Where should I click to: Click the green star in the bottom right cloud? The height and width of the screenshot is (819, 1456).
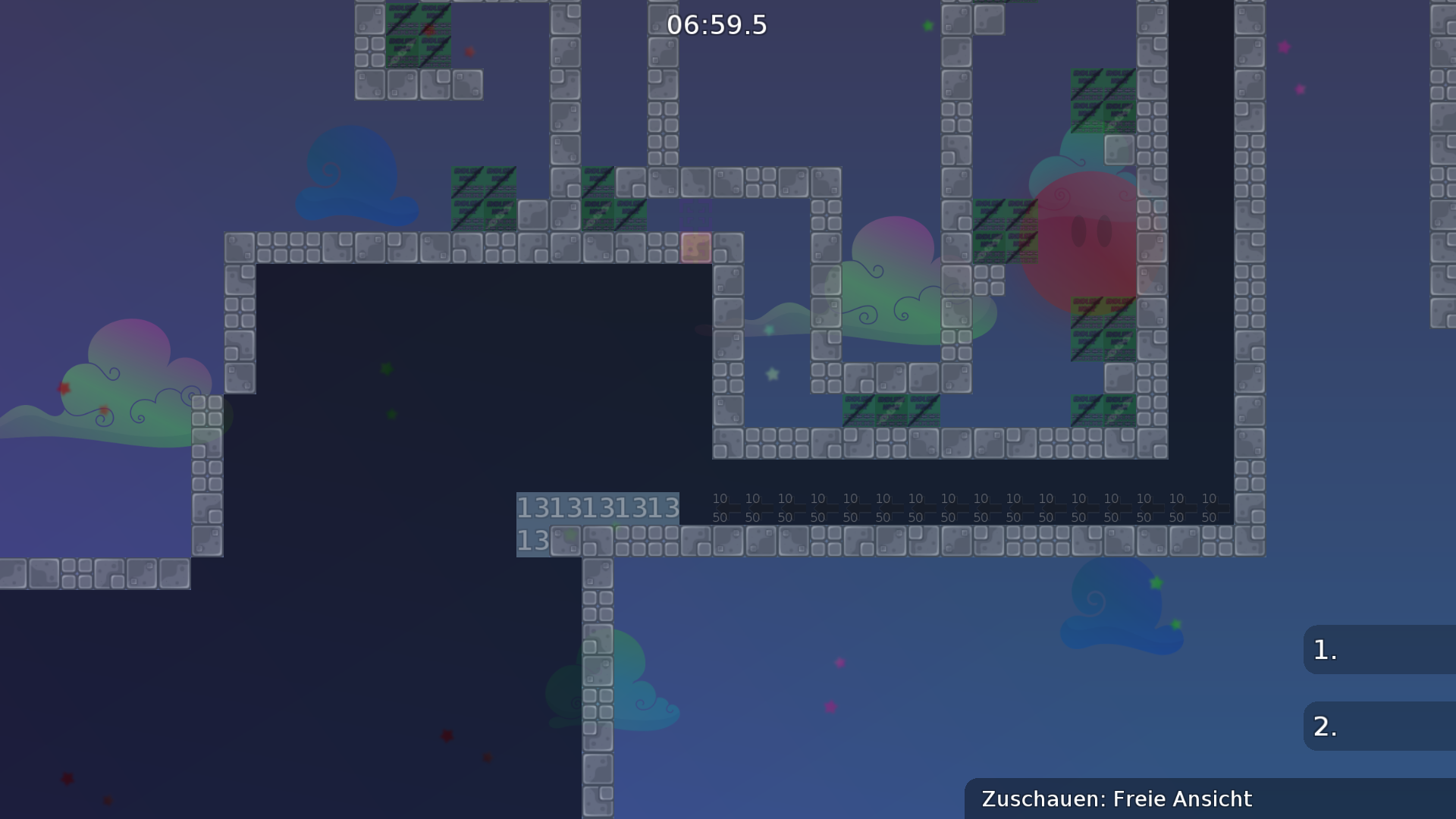click(x=1154, y=584)
